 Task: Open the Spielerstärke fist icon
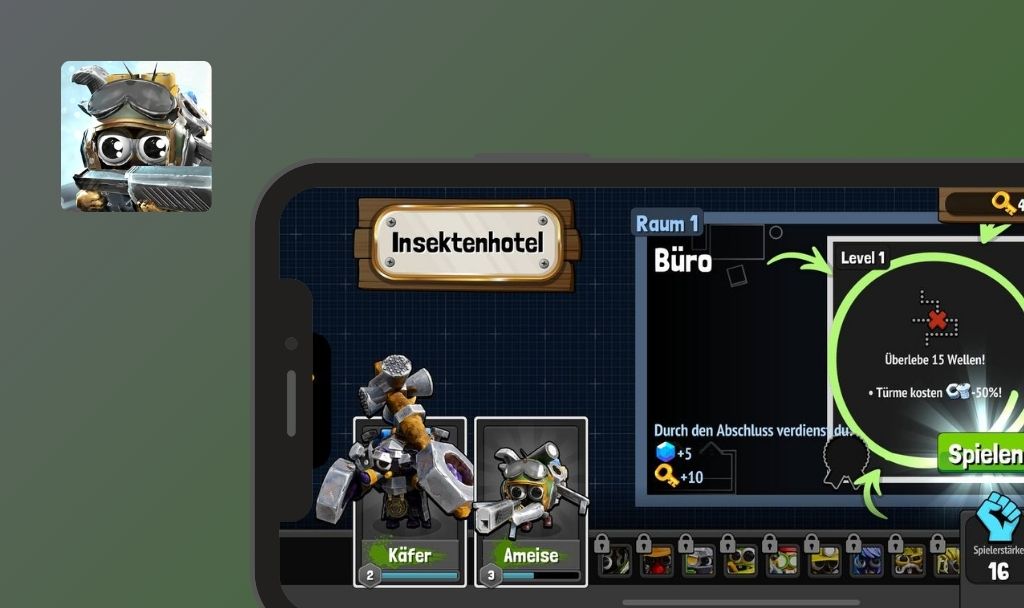(996, 516)
